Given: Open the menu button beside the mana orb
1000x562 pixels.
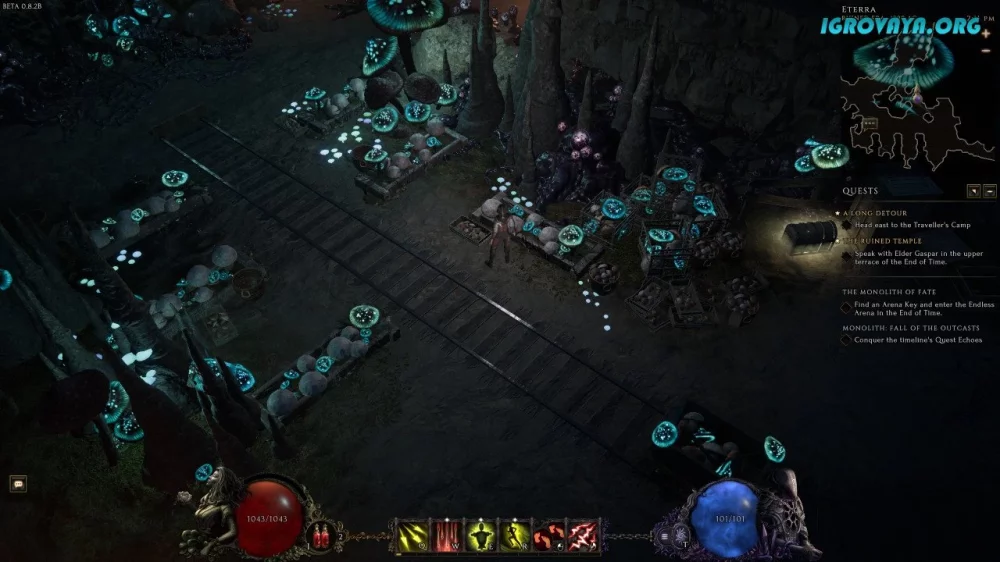Looking at the screenshot, I should pyautogui.click(x=663, y=536).
